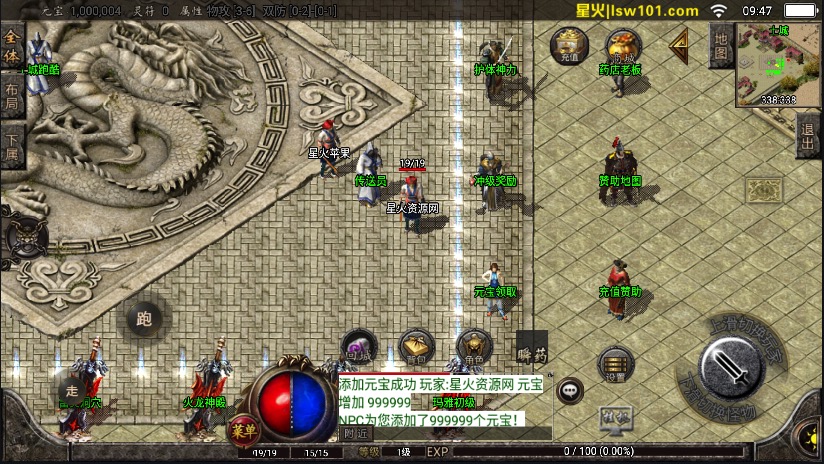Open the 角色 character sheet
Screen dimensions: 824x464
(x=473, y=347)
